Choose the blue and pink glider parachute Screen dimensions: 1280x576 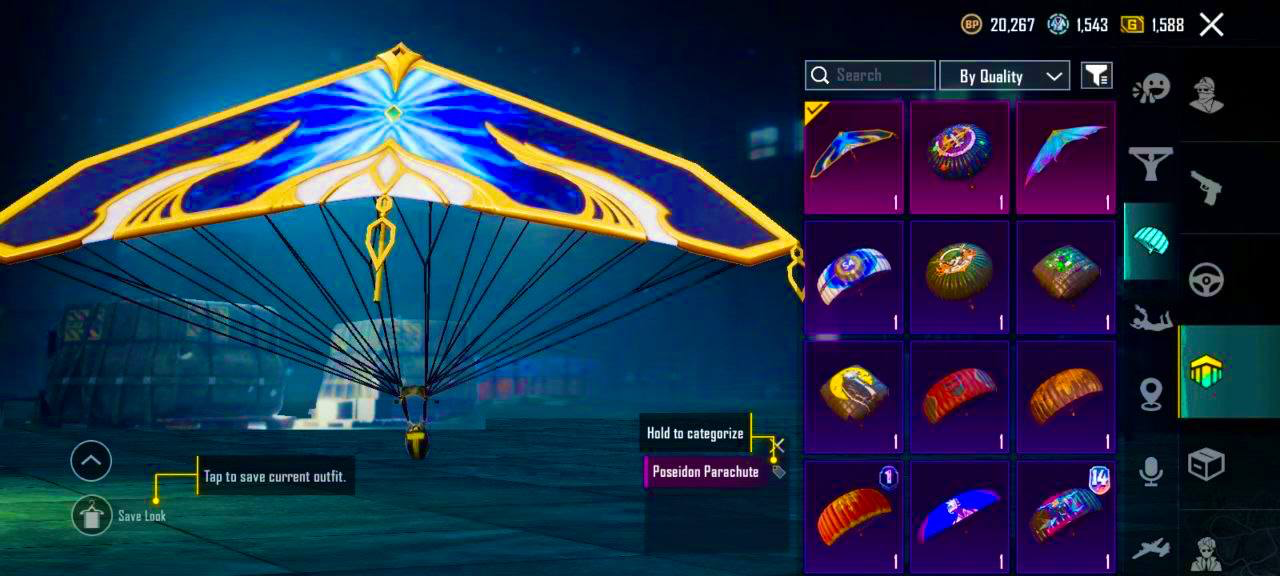[x=960, y=517]
